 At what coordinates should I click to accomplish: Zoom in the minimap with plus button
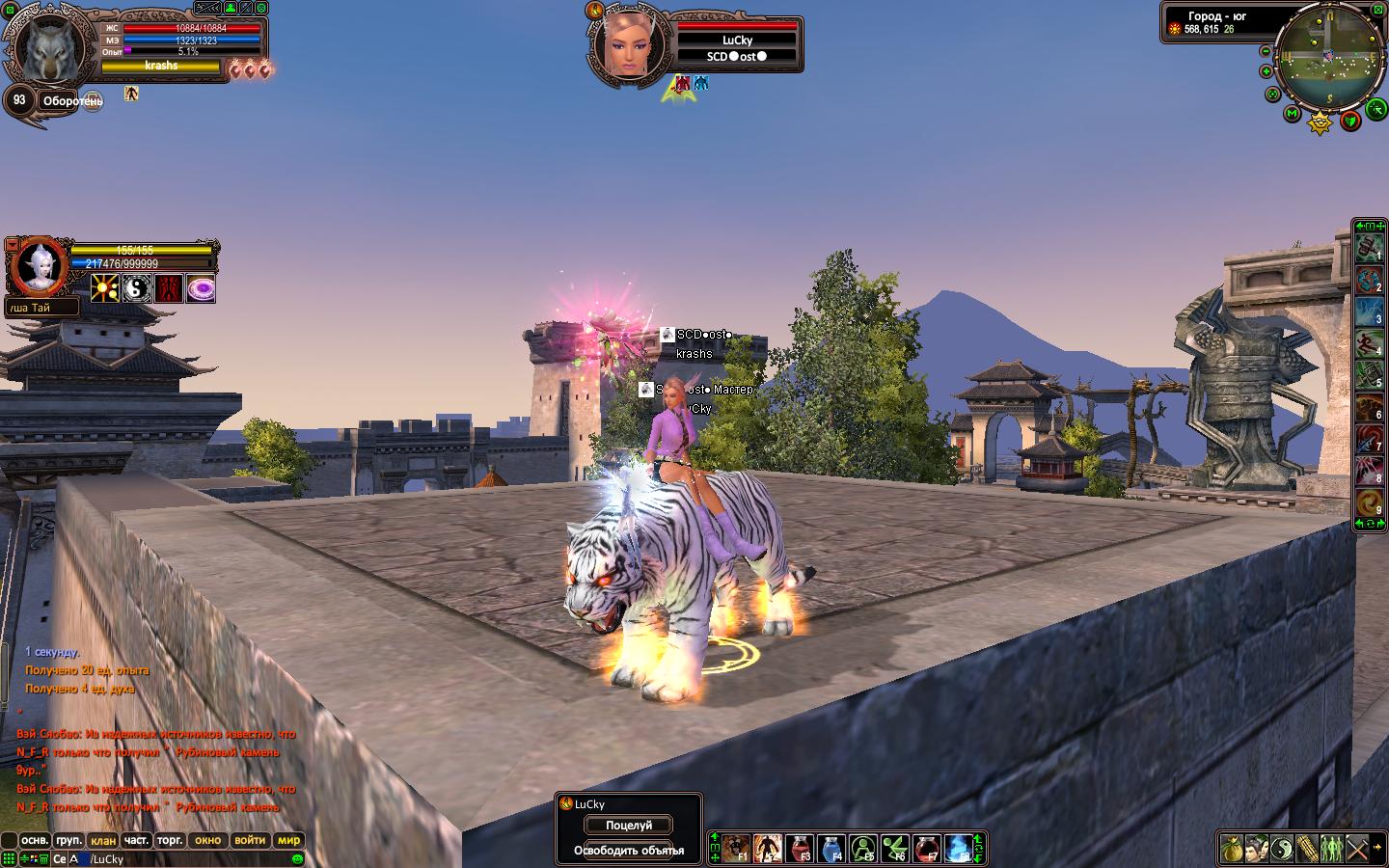click(1266, 70)
